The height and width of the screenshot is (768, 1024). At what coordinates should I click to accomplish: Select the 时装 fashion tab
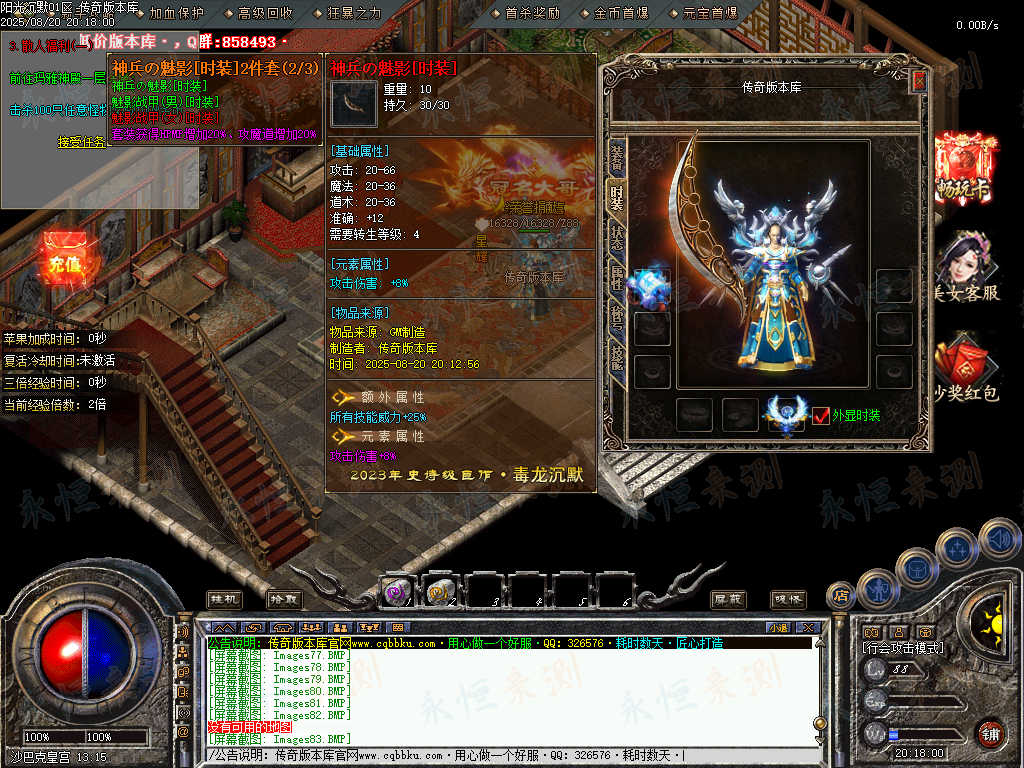point(616,197)
